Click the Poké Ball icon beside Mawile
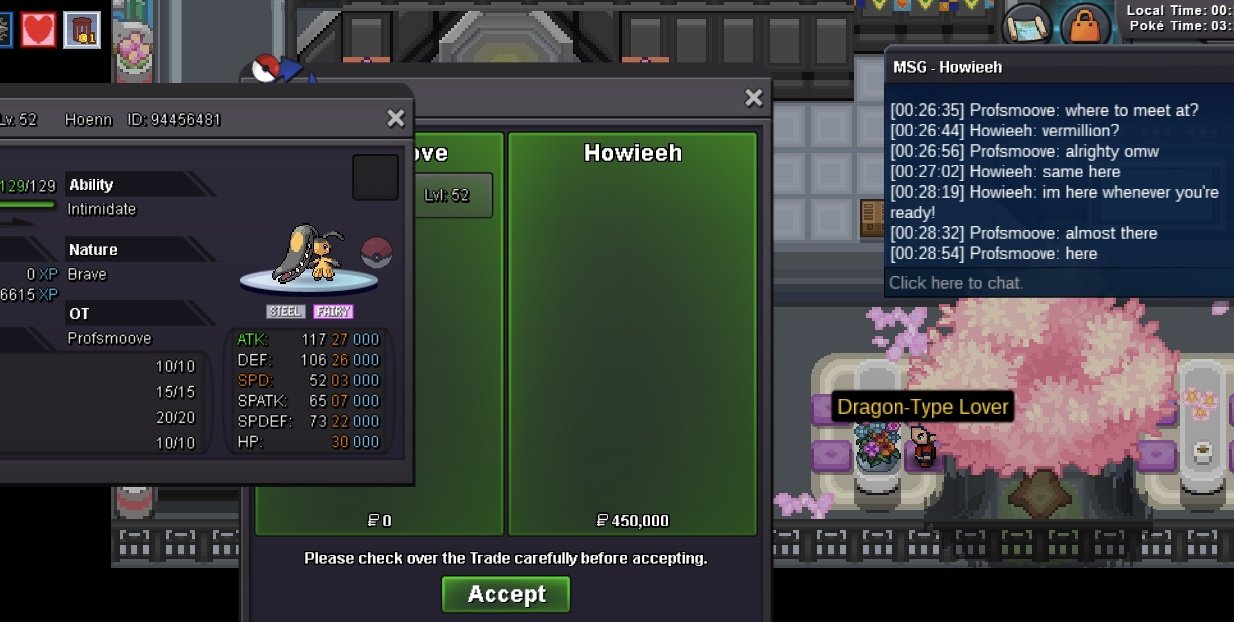This screenshot has height=622, width=1234. click(x=377, y=252)
